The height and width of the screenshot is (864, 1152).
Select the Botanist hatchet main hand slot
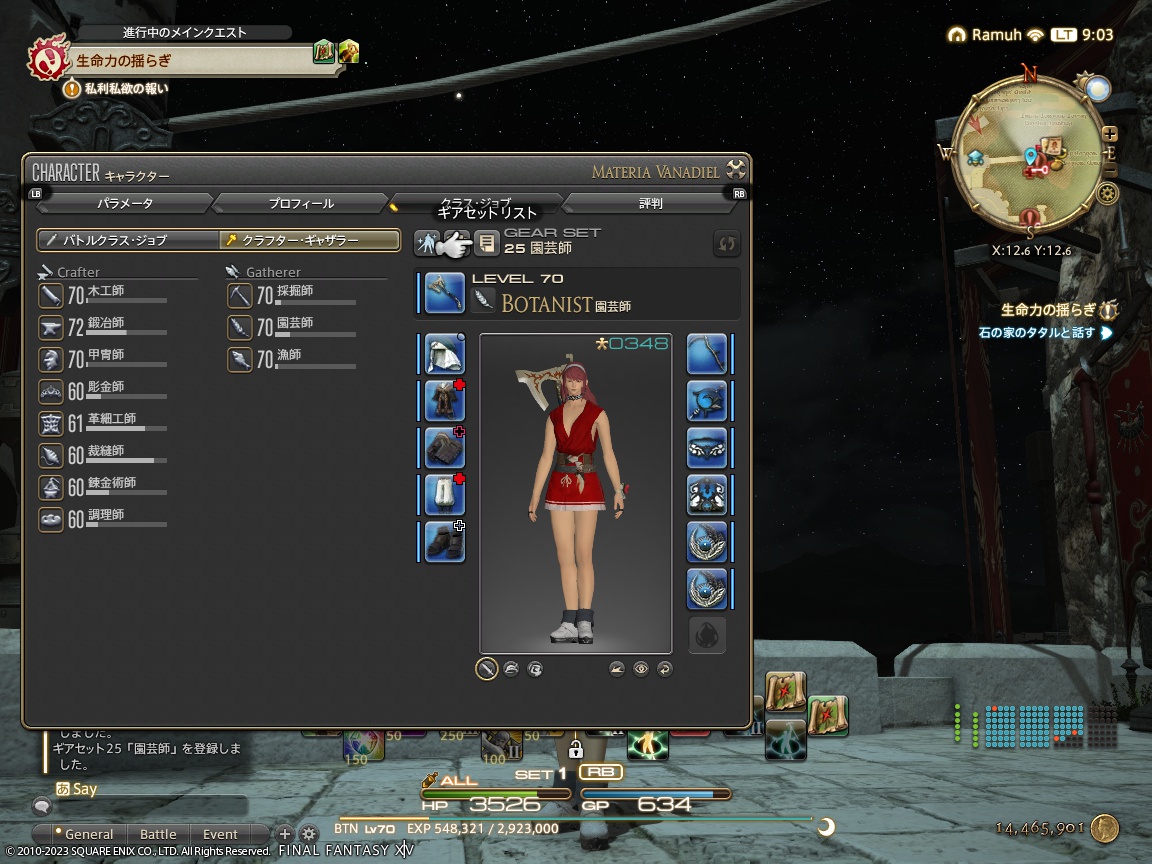coord(445,293)
